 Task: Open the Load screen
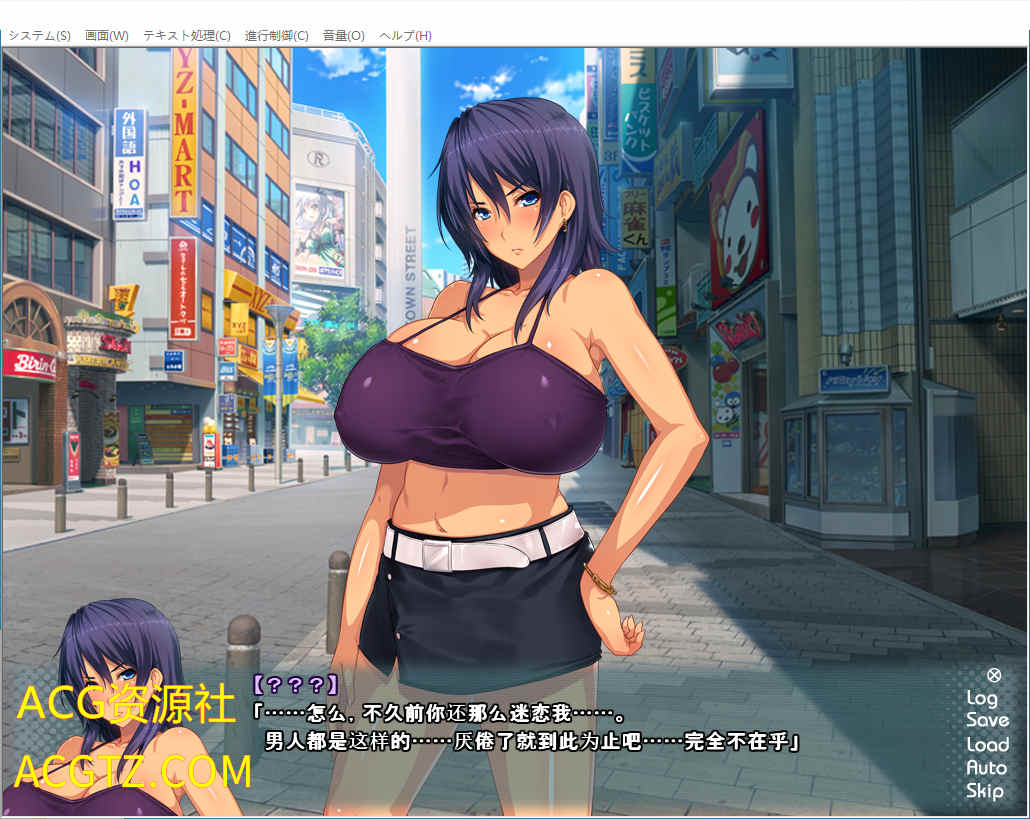987,744
